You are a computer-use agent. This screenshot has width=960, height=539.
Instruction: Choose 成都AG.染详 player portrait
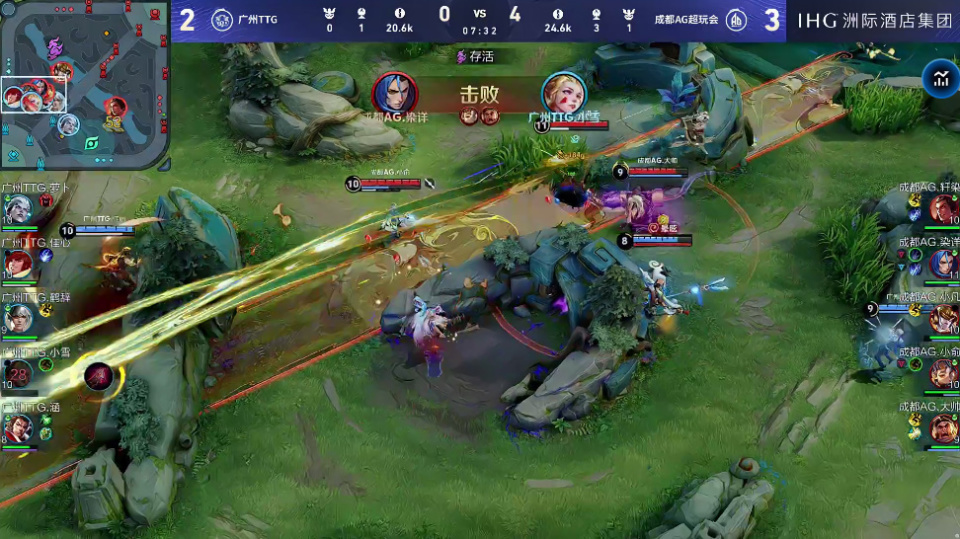click(941, 263)
